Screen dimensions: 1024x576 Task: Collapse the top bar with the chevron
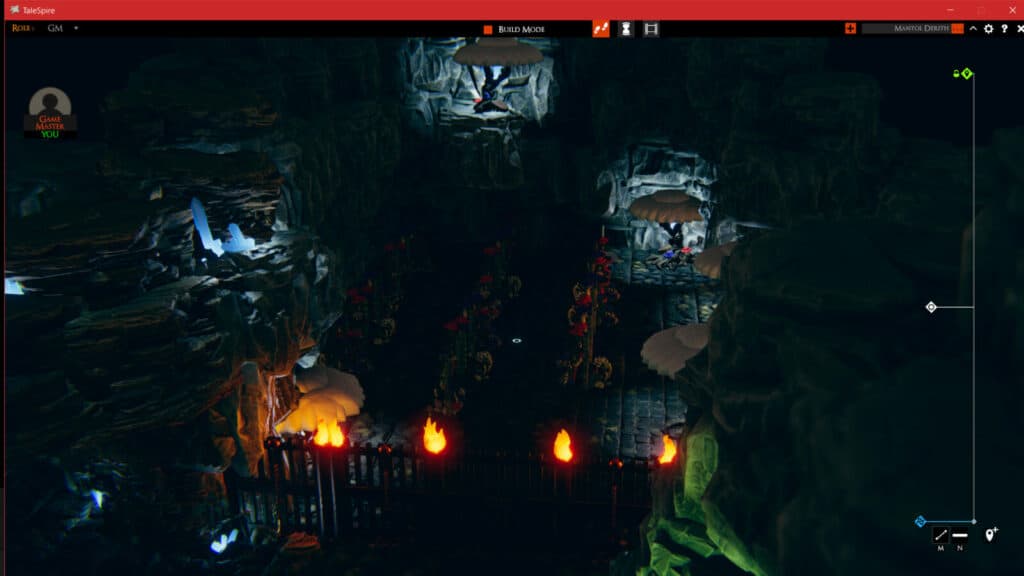(x=973, y=28)
